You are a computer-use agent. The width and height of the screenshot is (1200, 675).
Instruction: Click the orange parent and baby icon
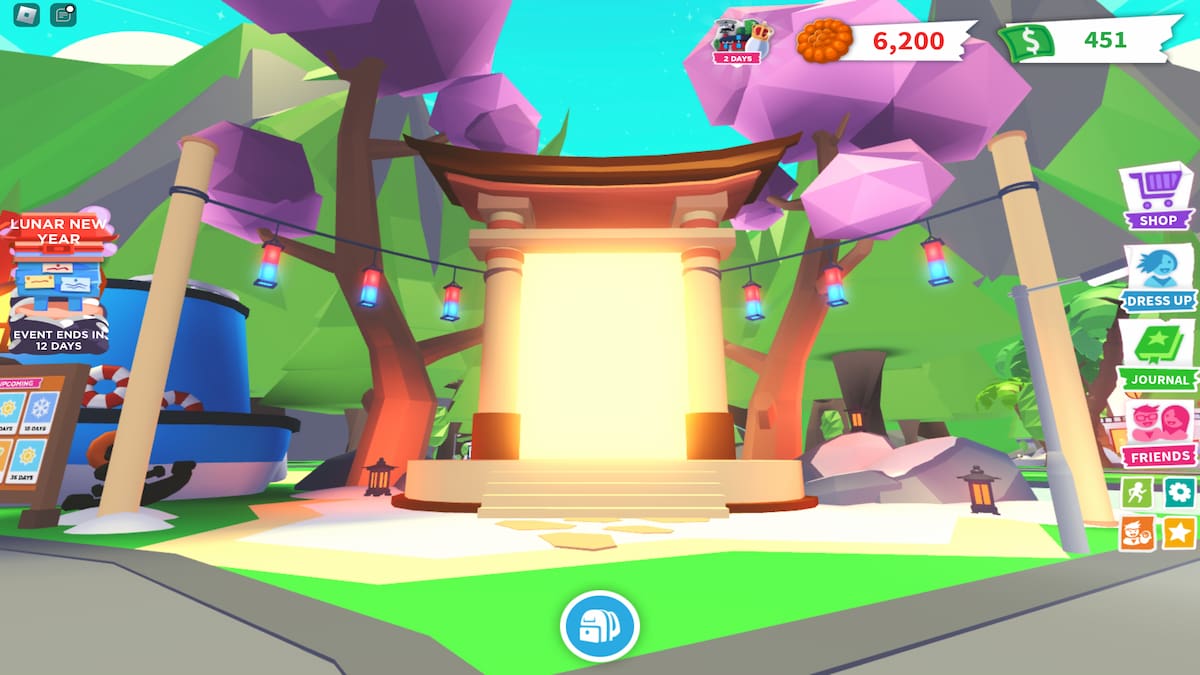[x=1137, y=533]
